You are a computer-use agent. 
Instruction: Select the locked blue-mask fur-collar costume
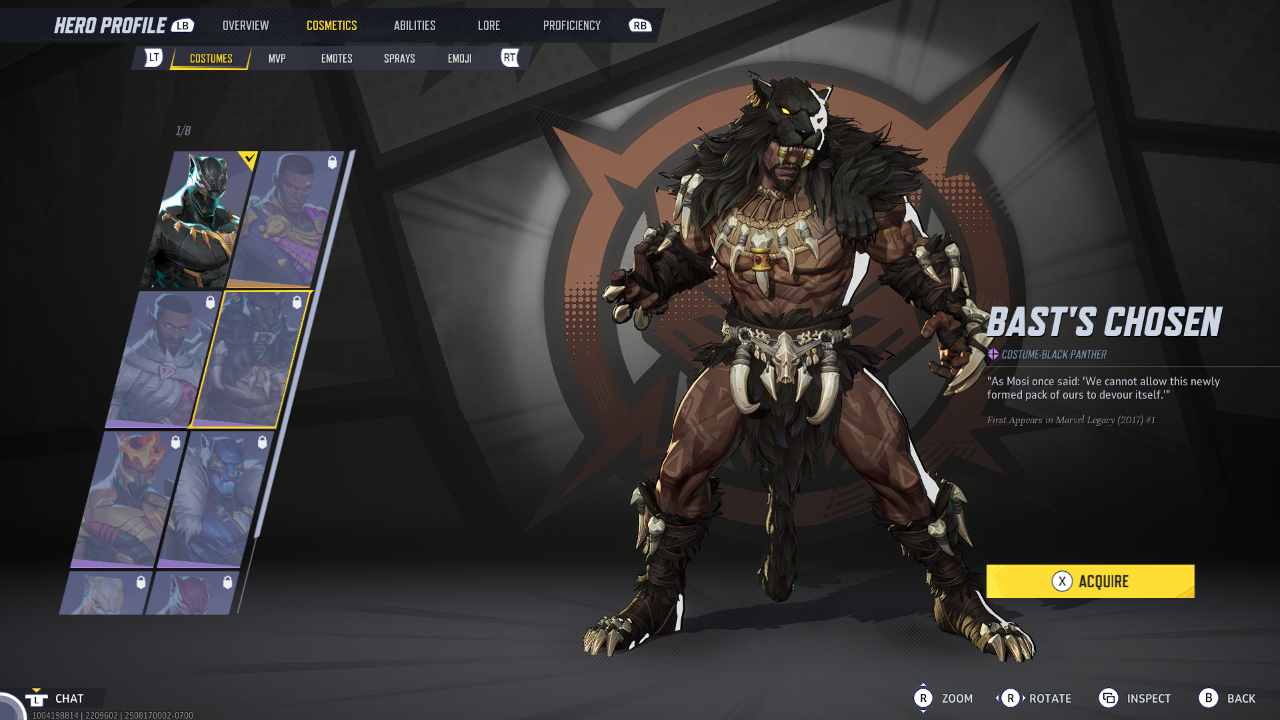point(215,498)
